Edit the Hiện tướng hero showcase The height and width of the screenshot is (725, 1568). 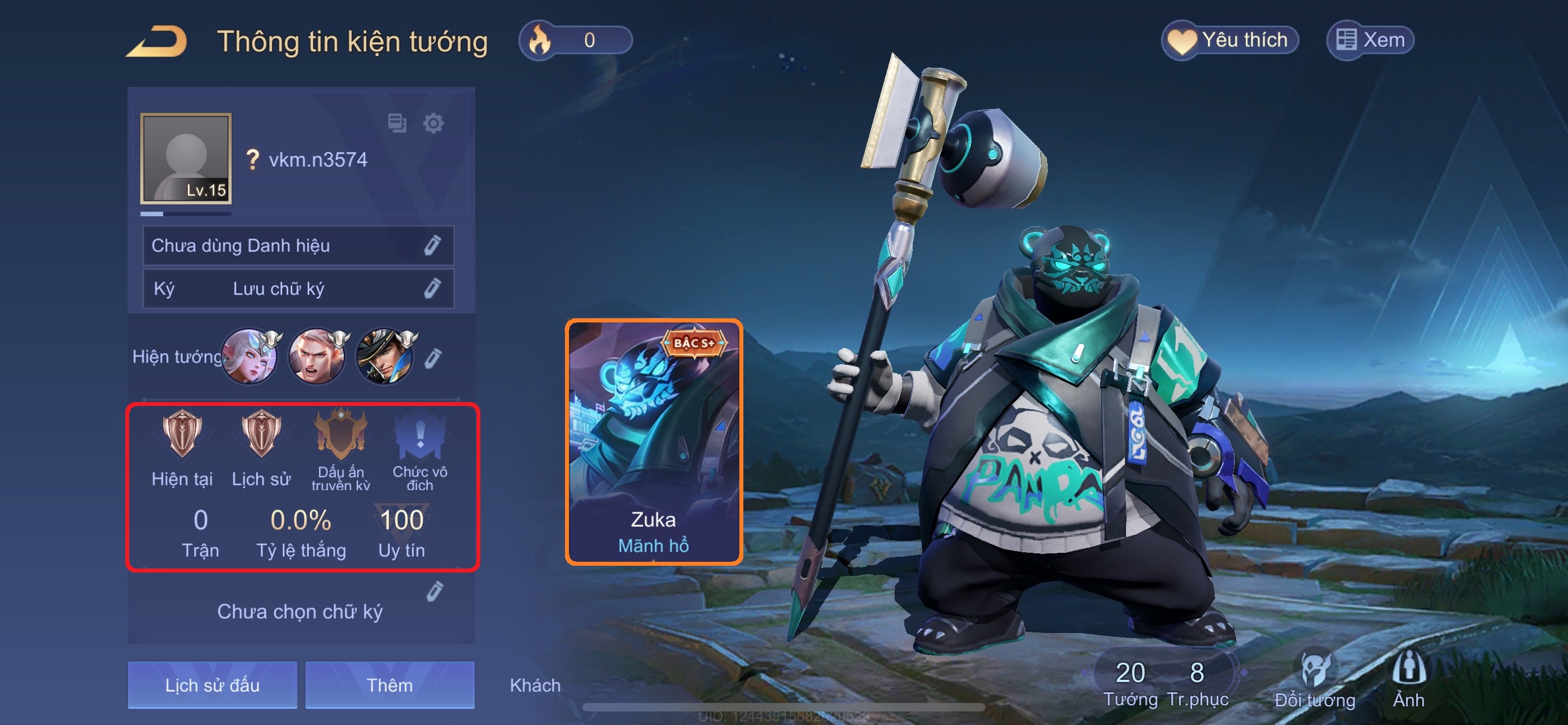pyautogui.click(x=432, y=358)
